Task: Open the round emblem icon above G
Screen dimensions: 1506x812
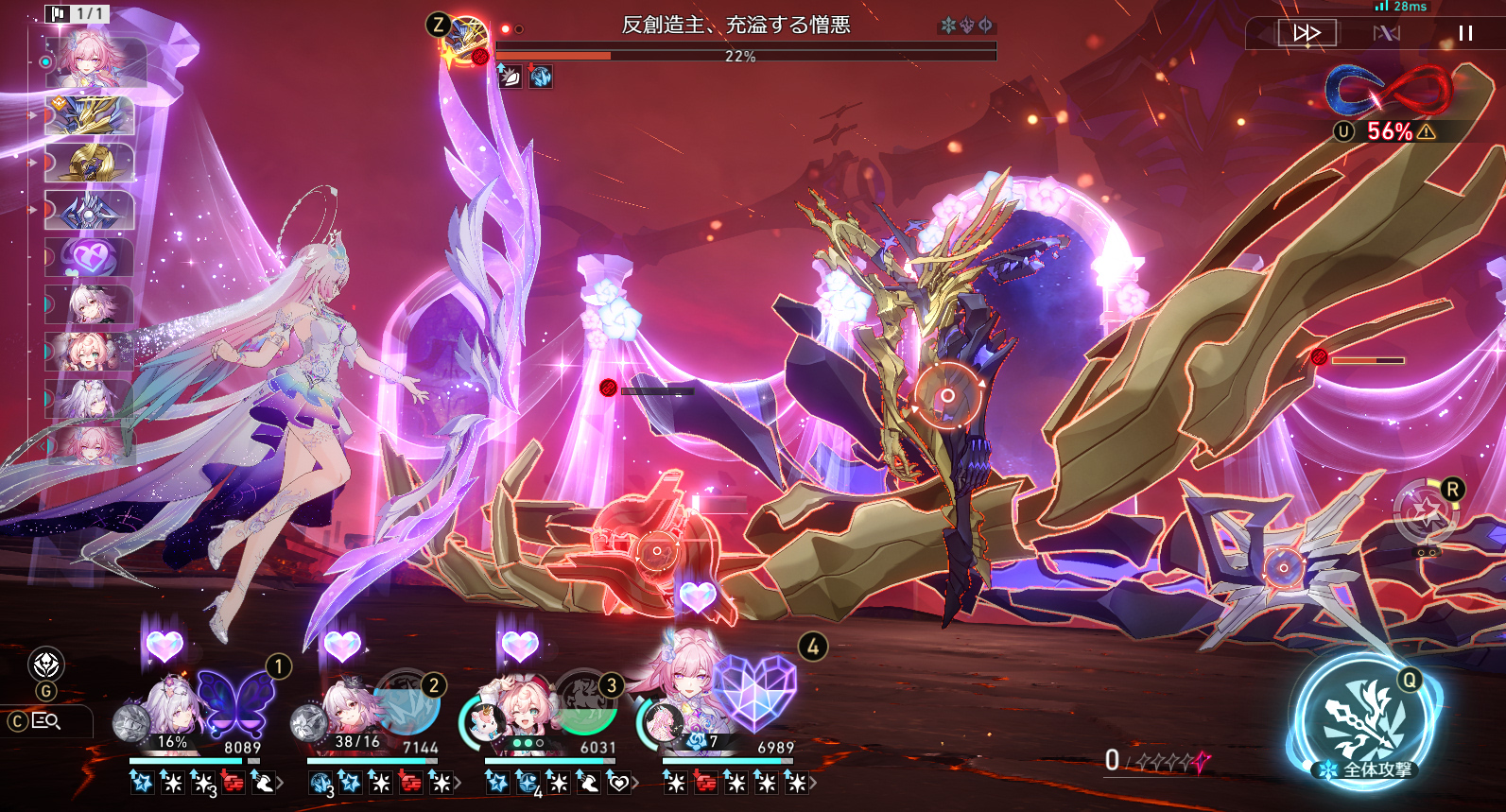Action: point(46,665)
